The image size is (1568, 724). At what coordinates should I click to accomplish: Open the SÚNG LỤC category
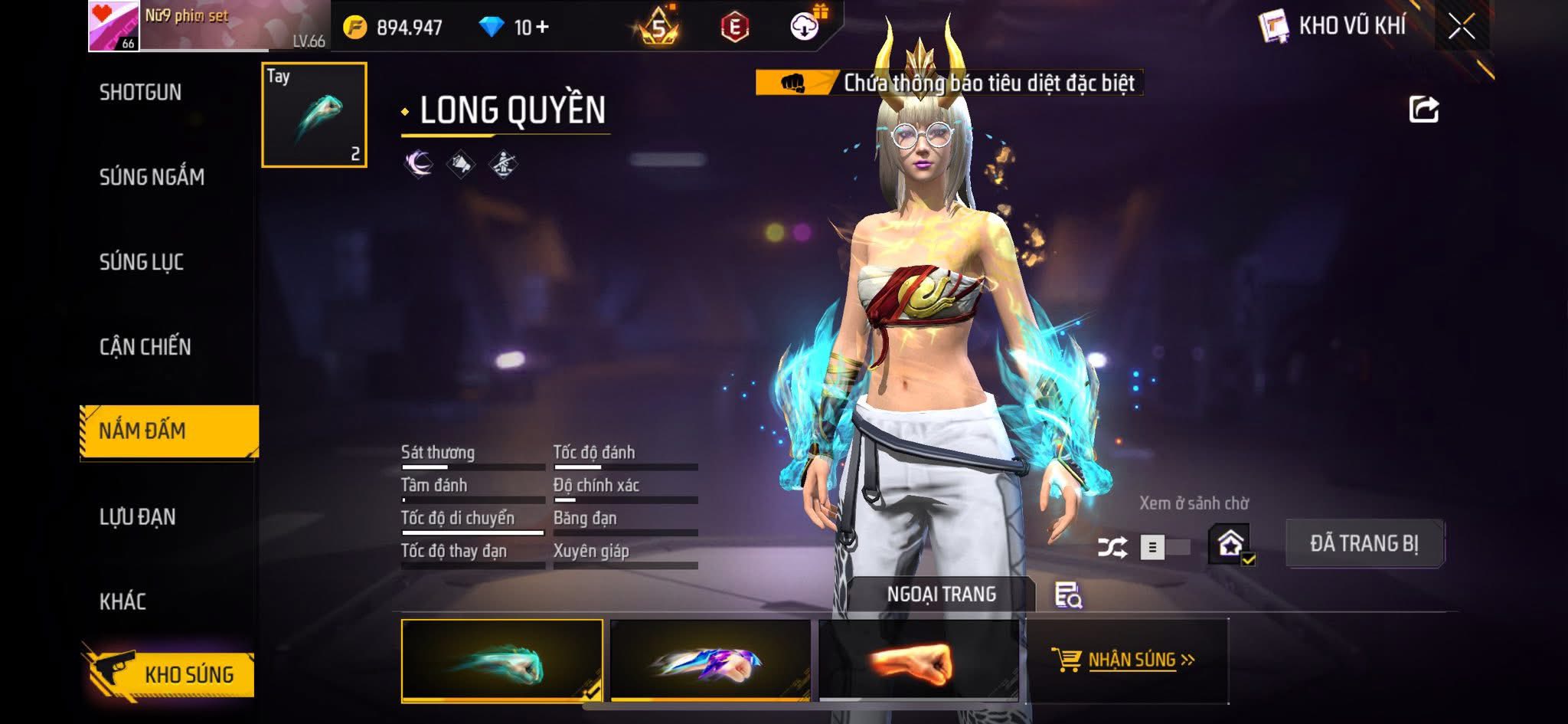pos(142,262)
